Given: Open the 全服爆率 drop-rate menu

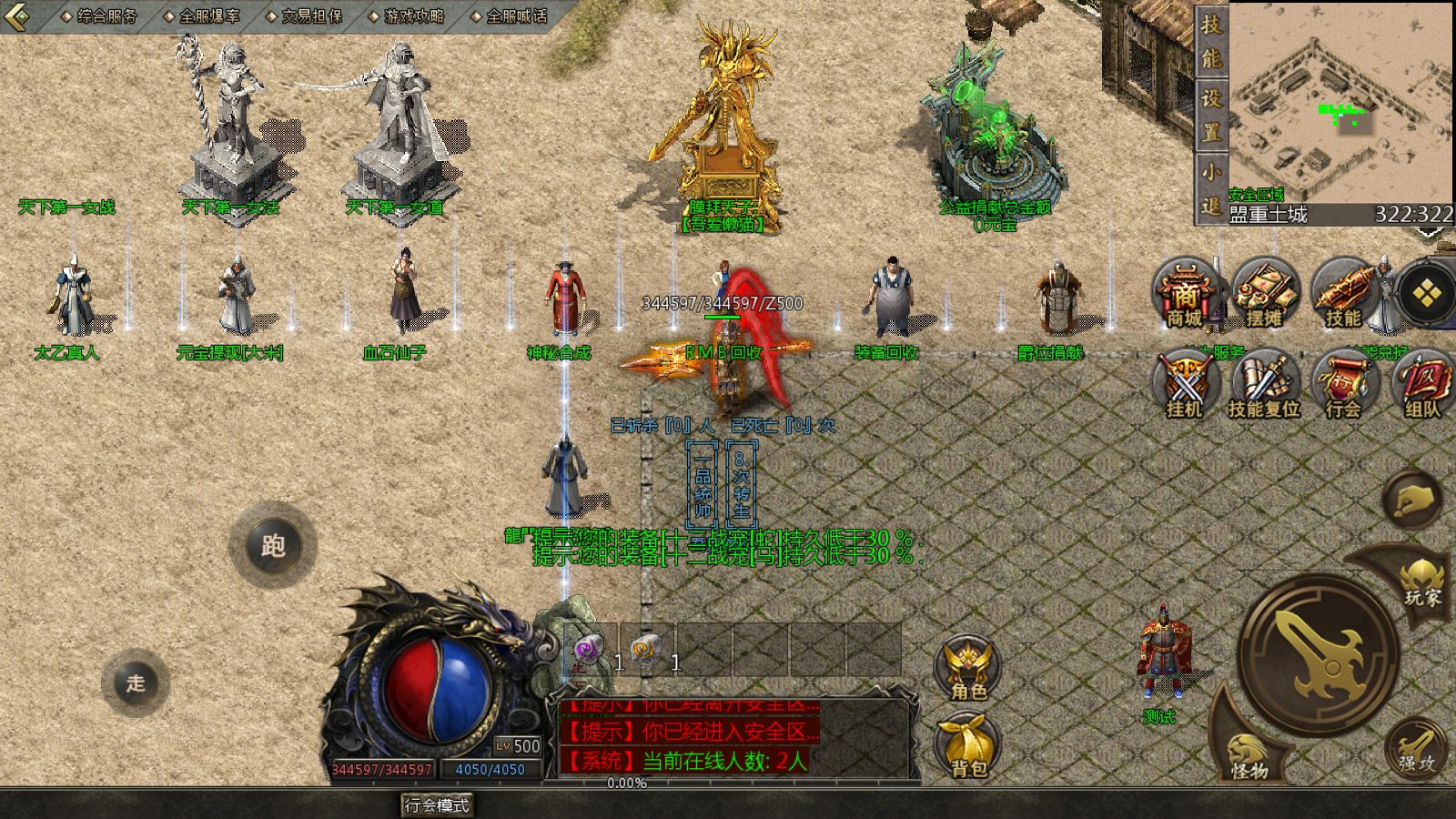Looking at the screenshot, I should (202, 16).
